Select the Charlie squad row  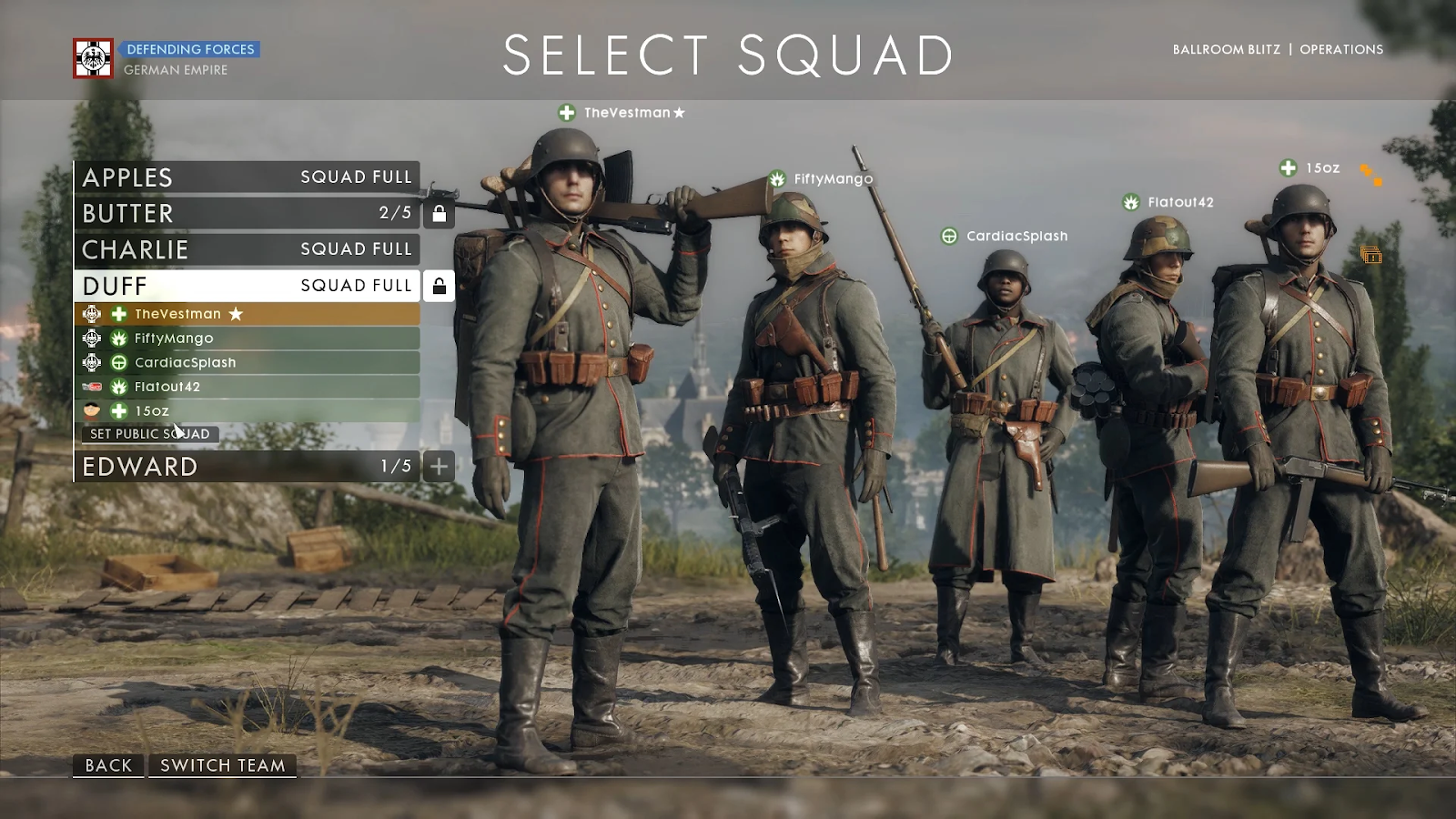pos(247,249)
